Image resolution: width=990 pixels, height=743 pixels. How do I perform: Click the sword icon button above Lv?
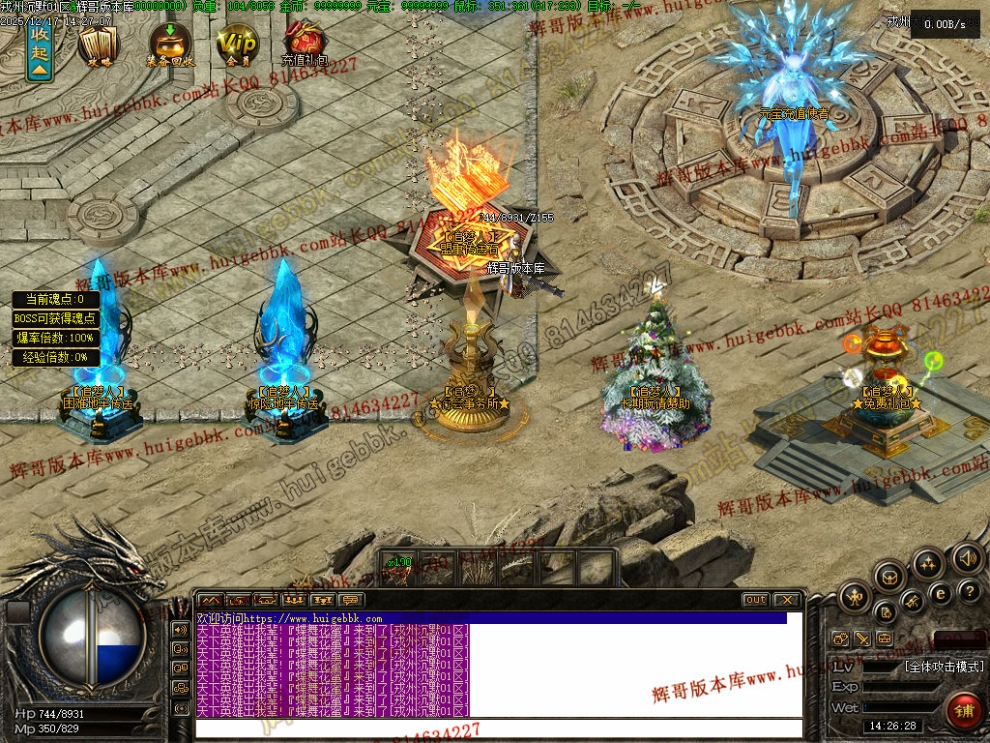(861, 638)
